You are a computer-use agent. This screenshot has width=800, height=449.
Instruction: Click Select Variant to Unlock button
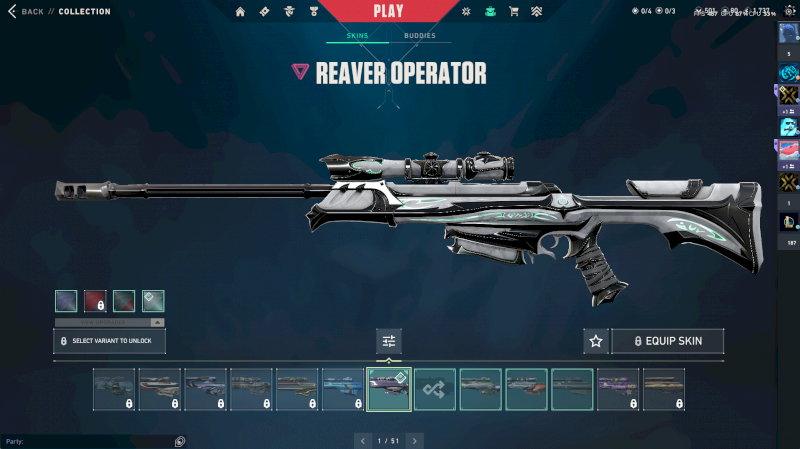click(x=109, y=341)
